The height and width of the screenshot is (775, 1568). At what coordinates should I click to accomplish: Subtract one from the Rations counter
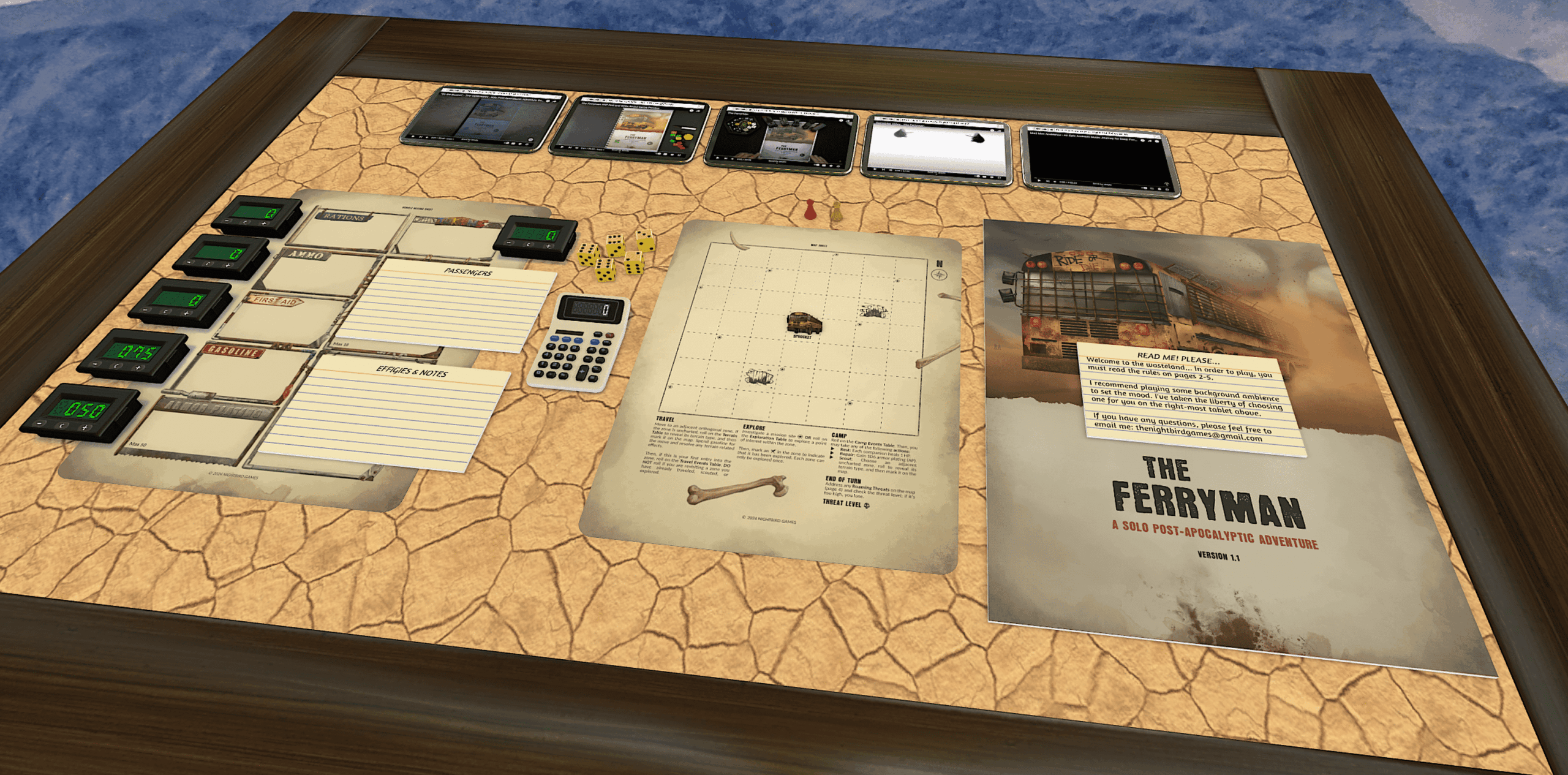[228, 220]
